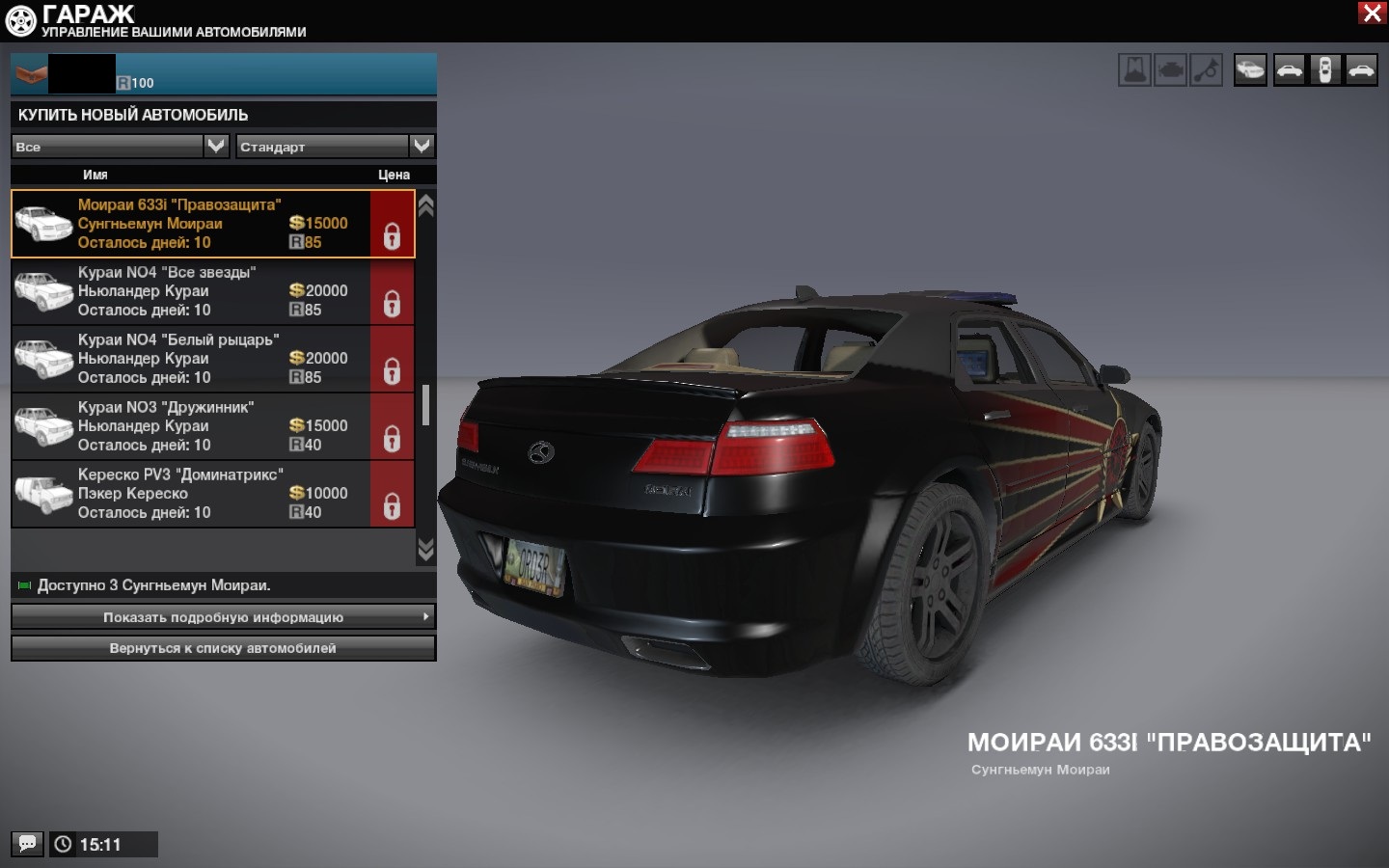Click the horn preview icon

click(1207, 70)
